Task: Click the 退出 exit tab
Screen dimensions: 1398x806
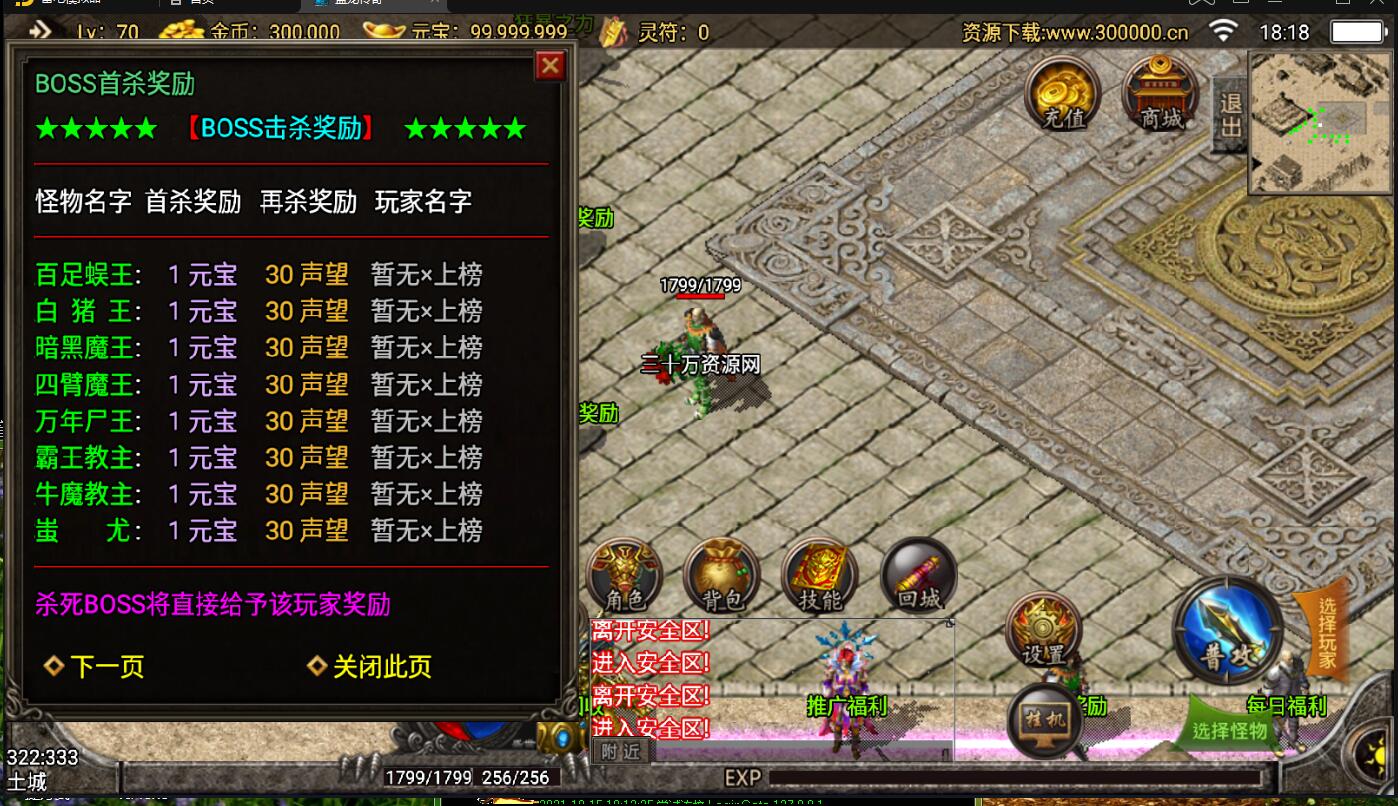Action: point(1230,115)
